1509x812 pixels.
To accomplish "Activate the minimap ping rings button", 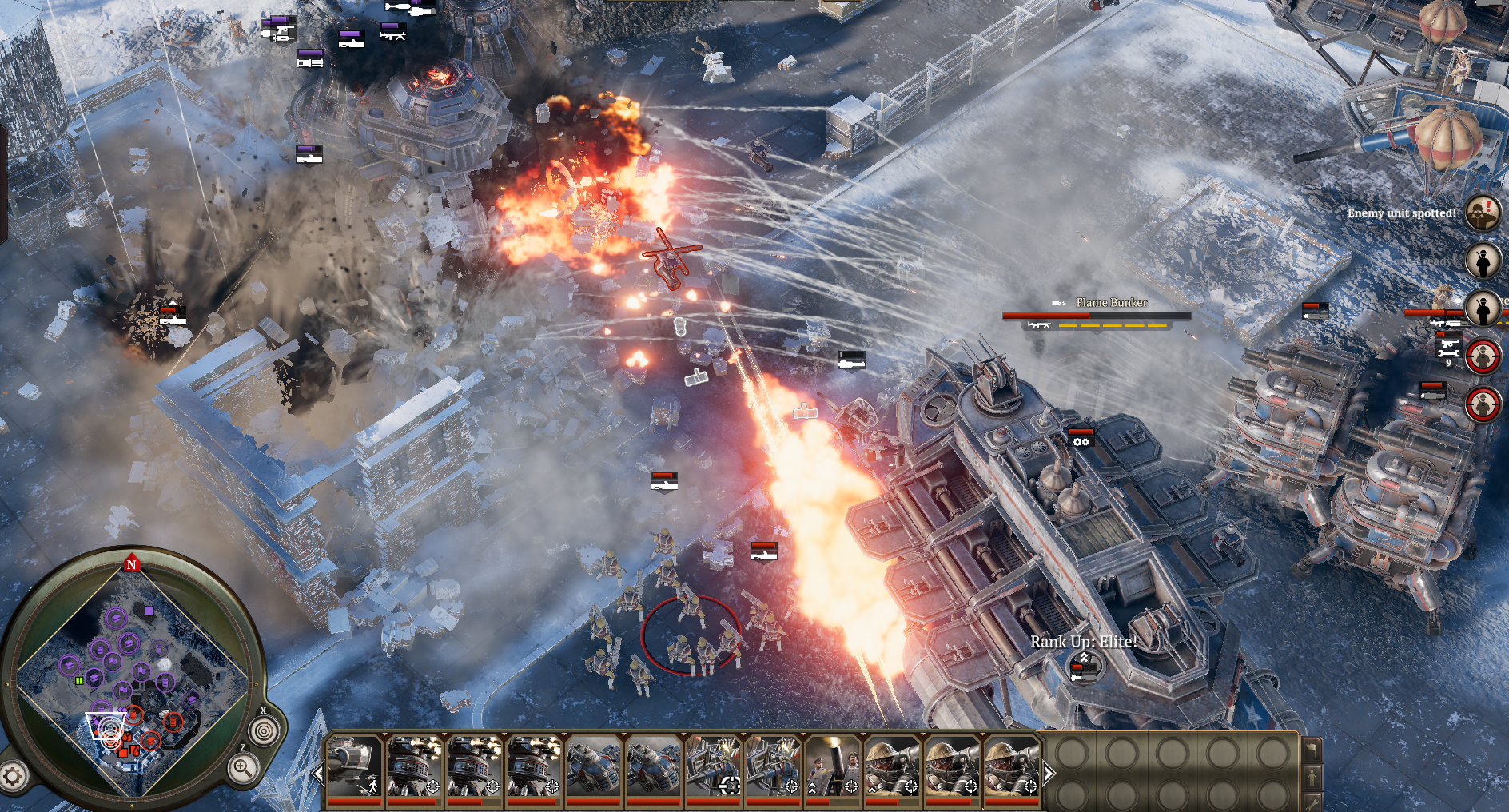I will pyautogui.click(x=264, y=730).
